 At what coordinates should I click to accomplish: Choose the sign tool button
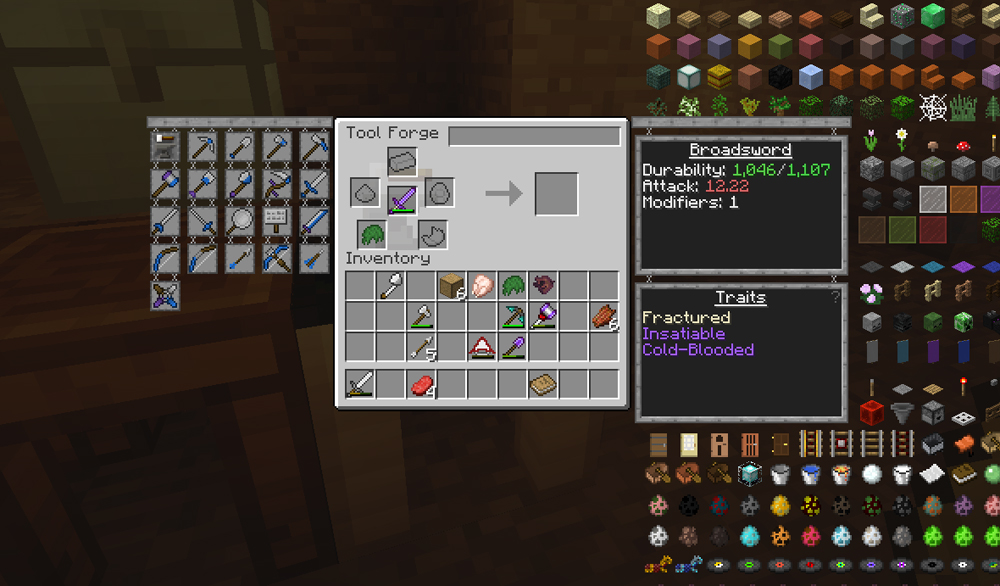tap(277, 220)
